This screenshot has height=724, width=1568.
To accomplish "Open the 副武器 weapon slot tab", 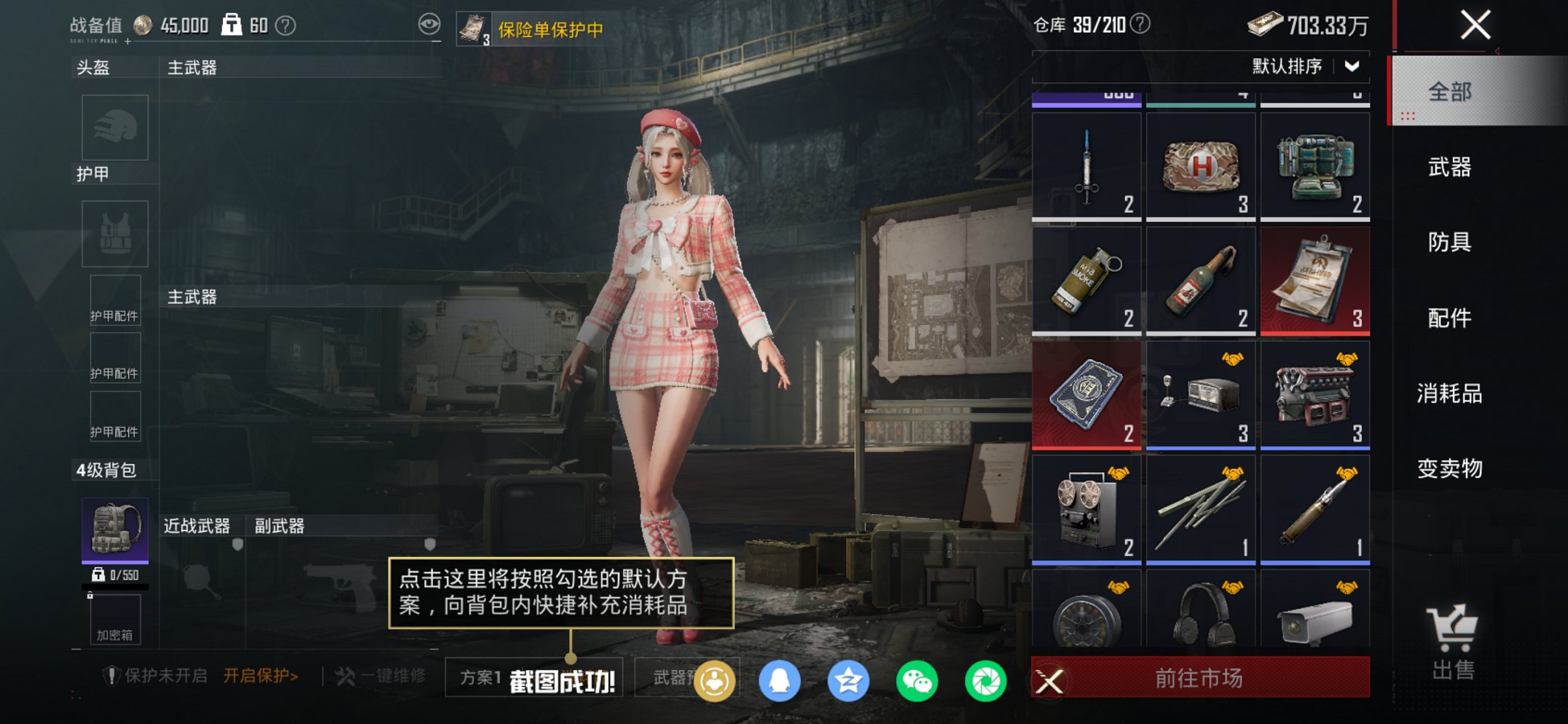I will pos(280,526).
